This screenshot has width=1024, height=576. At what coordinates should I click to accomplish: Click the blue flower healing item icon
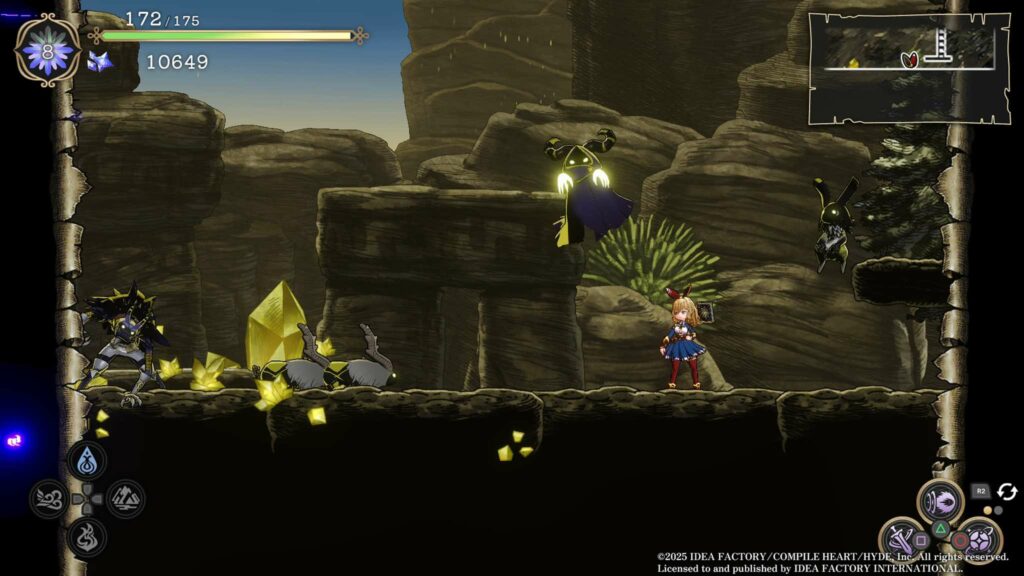pos(47,50)
